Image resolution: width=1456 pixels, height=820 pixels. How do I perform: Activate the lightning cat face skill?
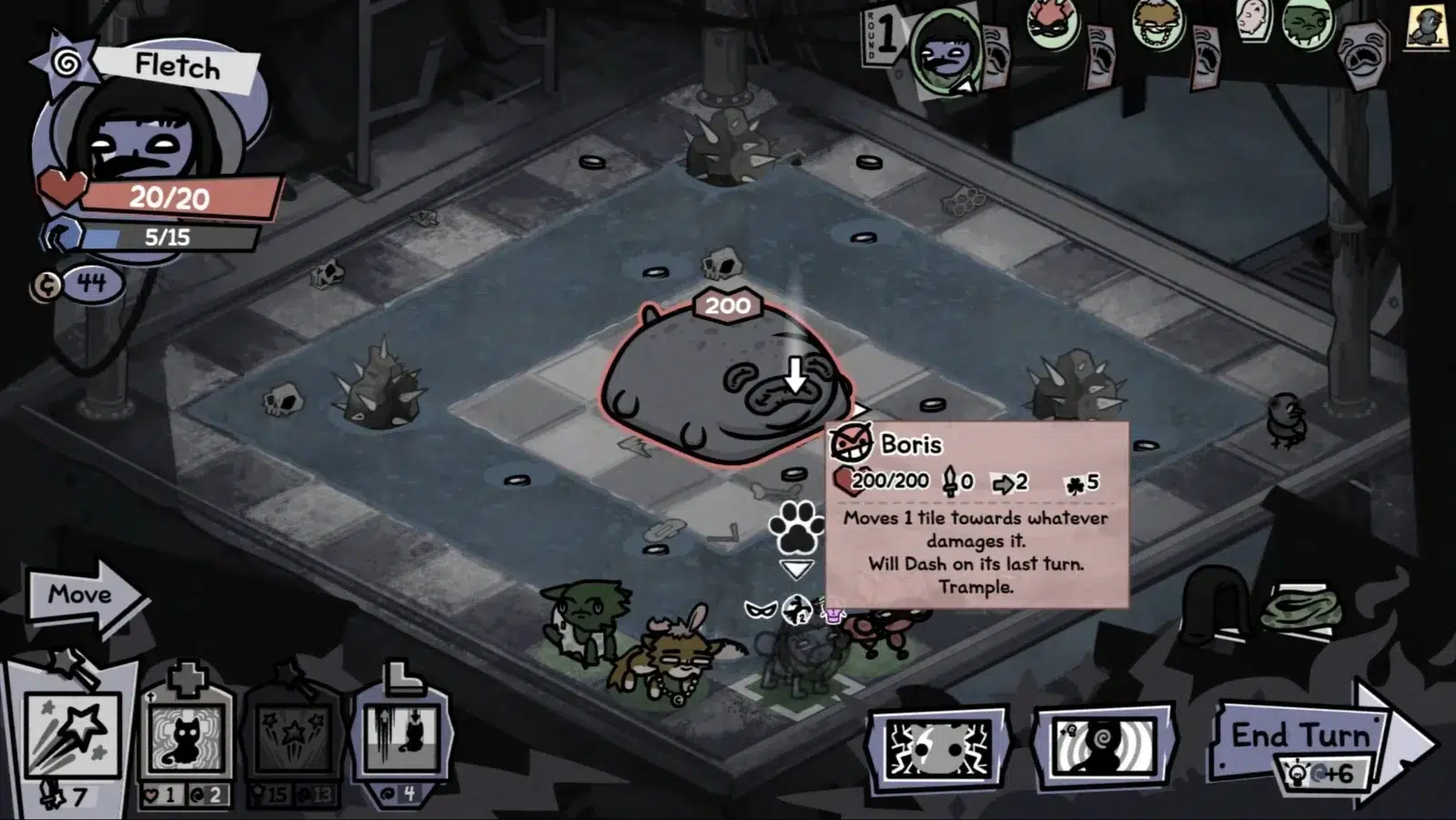[937, 748]
